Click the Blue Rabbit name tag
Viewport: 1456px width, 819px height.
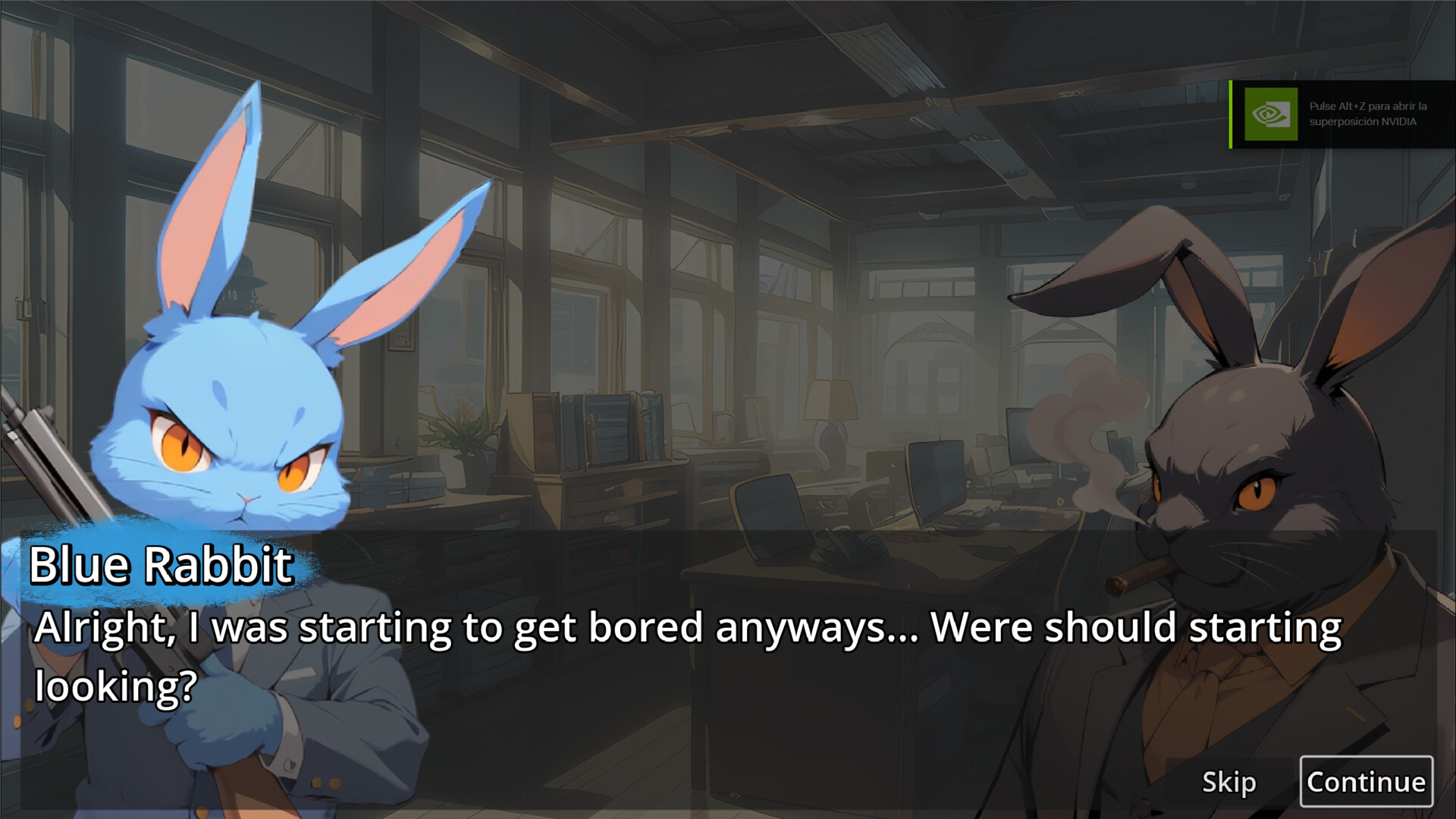(x=162, y=565)
